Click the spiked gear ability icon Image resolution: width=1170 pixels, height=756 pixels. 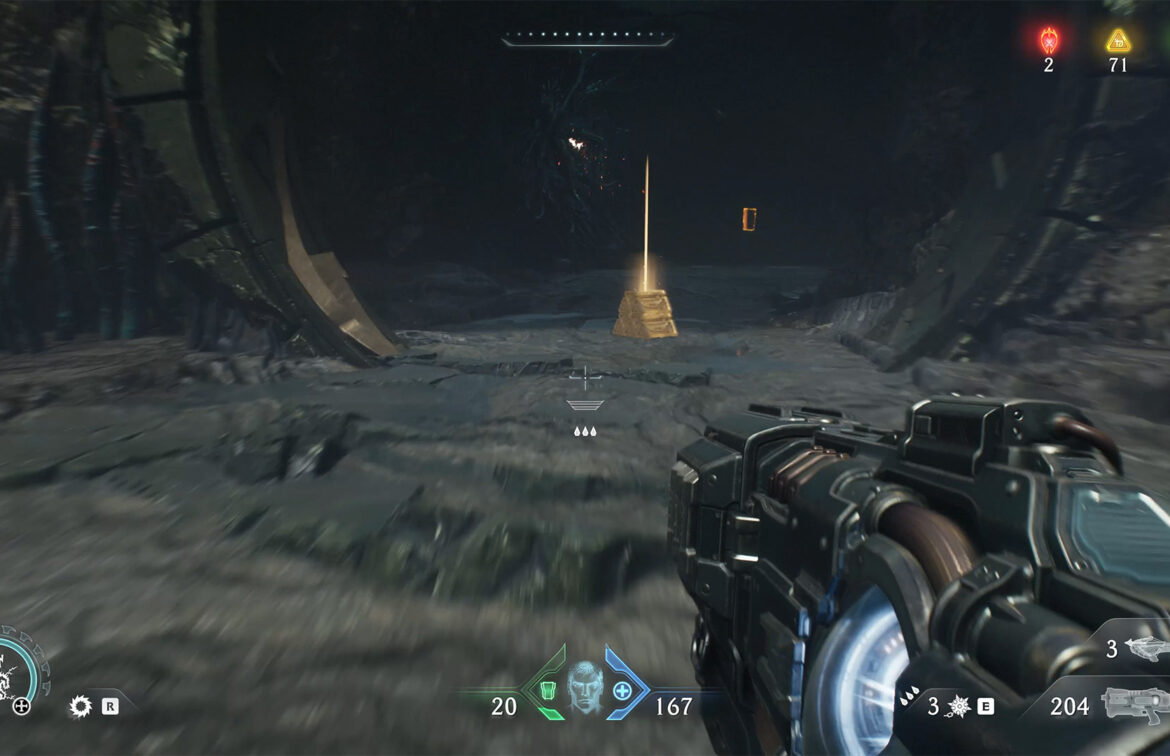[80, 706]
